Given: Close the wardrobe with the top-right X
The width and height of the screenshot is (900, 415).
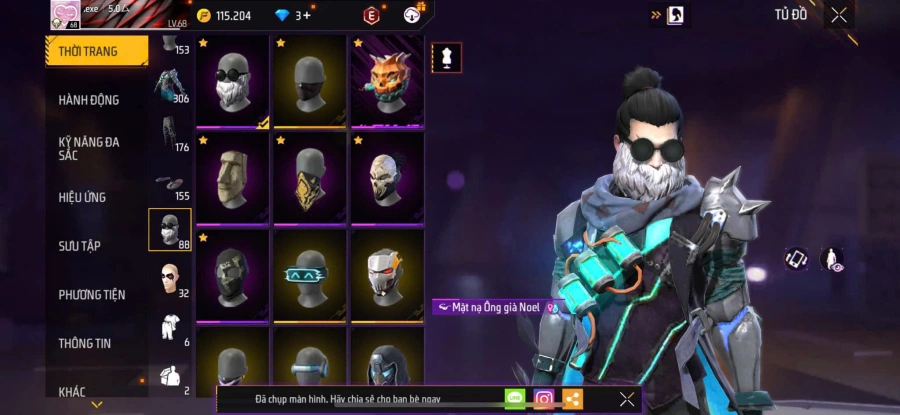Looking at the screenshot, I should point(838,15).
